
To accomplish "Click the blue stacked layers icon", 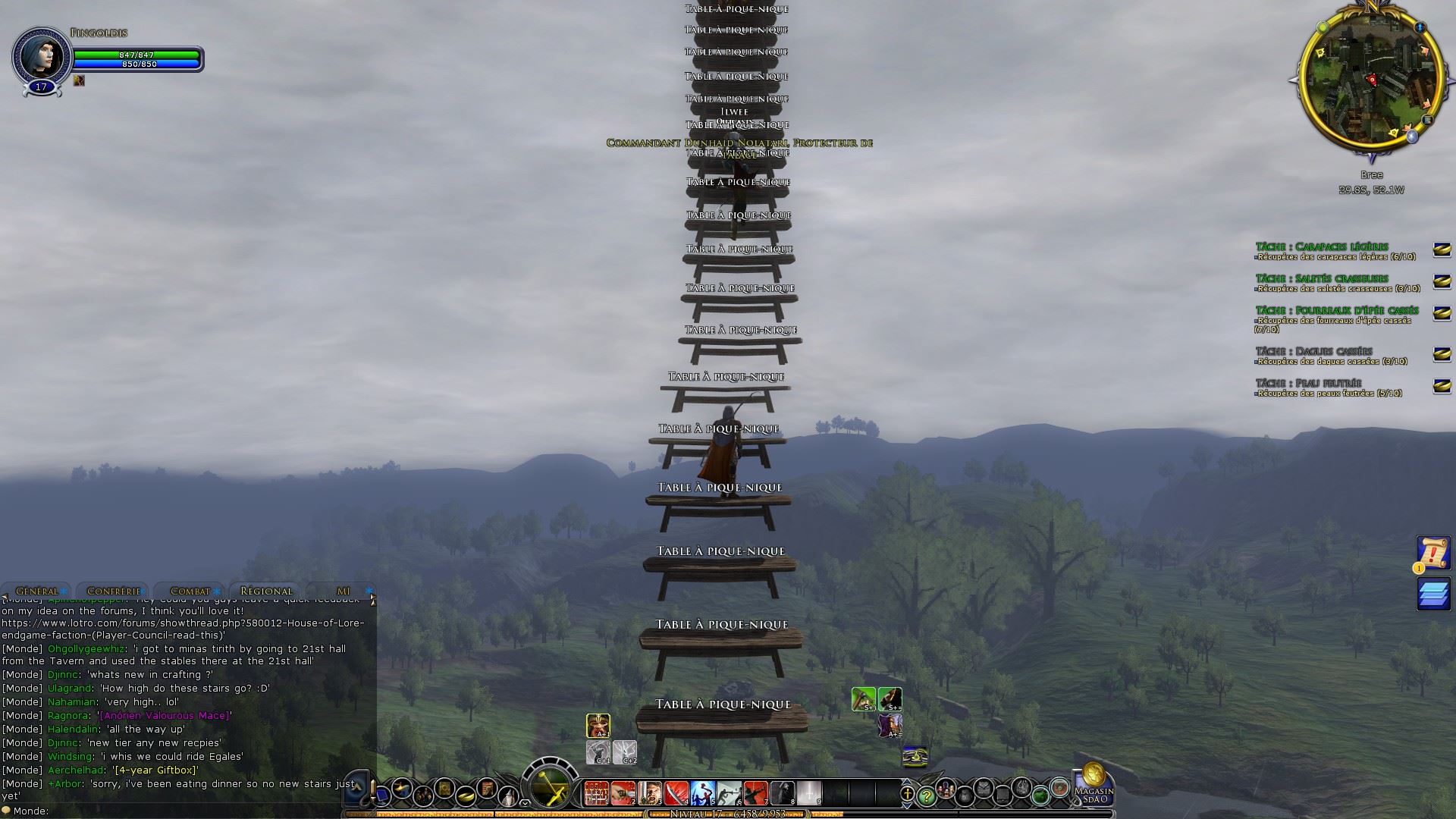I will tap(1433, 594).
